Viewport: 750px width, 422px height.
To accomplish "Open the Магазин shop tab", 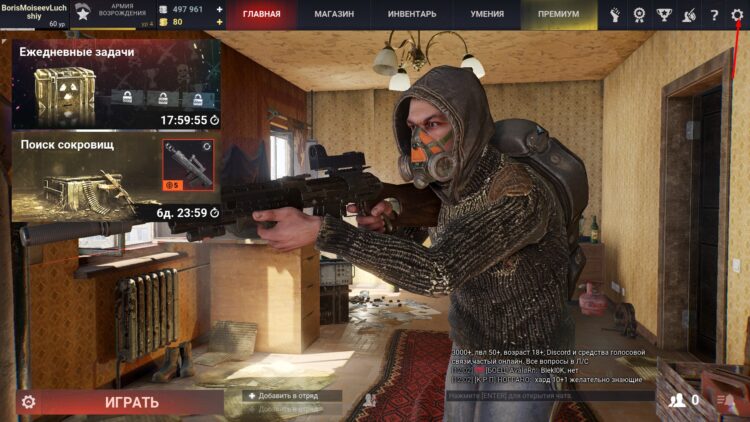I will coord(336,15).
